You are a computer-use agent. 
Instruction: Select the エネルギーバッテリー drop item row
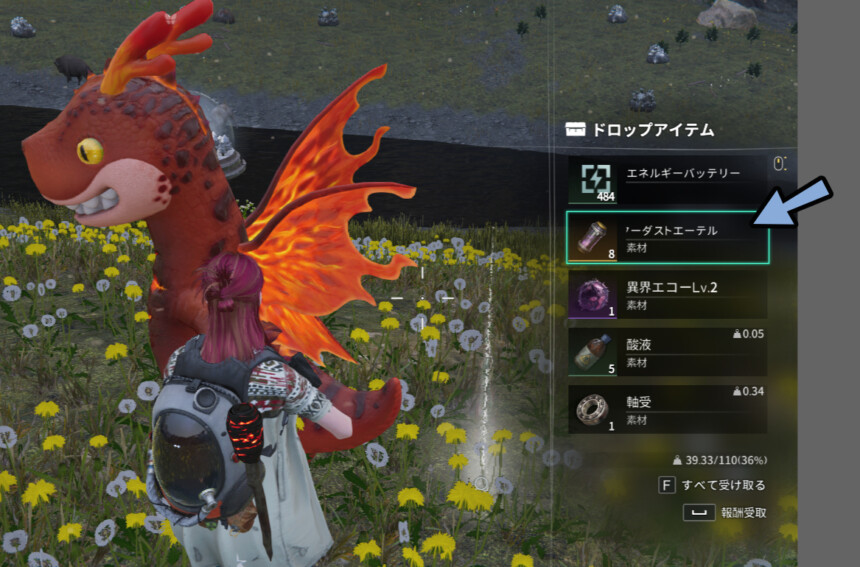tap(667, 180)
